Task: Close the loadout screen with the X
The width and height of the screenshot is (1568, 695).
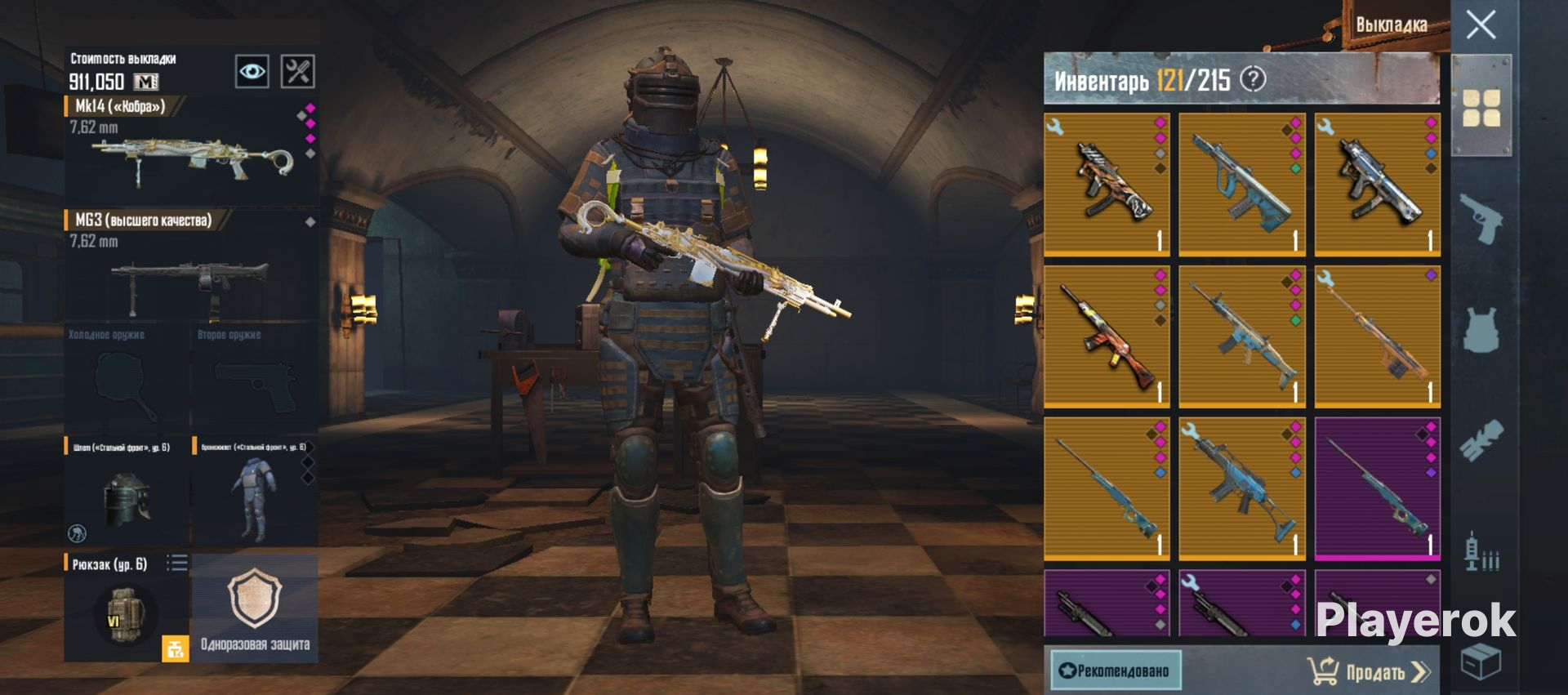Action: [x=1481, y=25]
